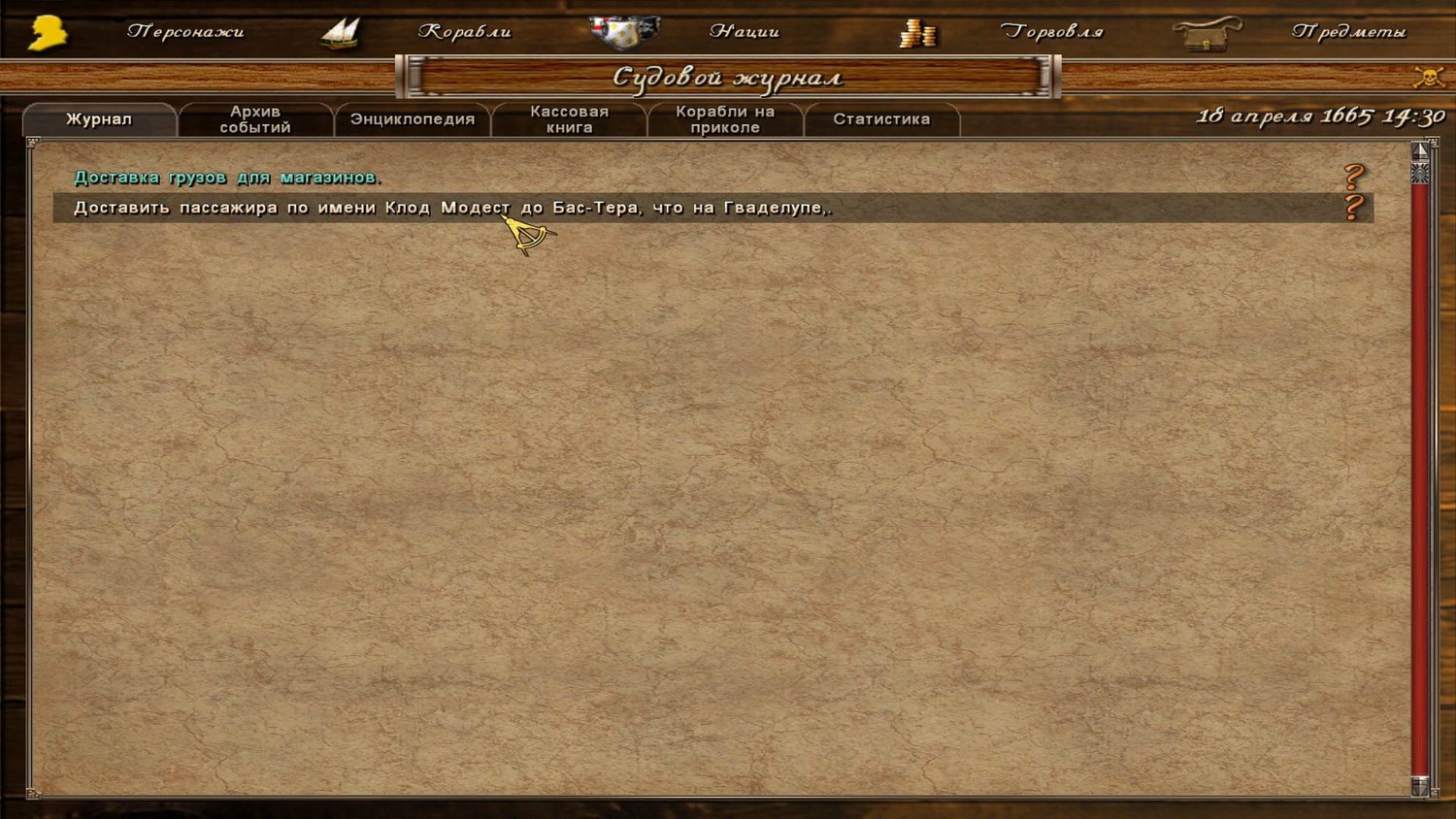The width and height of the screenshot is (1456, 819).
Task: Click the question mark beside passenger quest
Action: point(1354,207)
